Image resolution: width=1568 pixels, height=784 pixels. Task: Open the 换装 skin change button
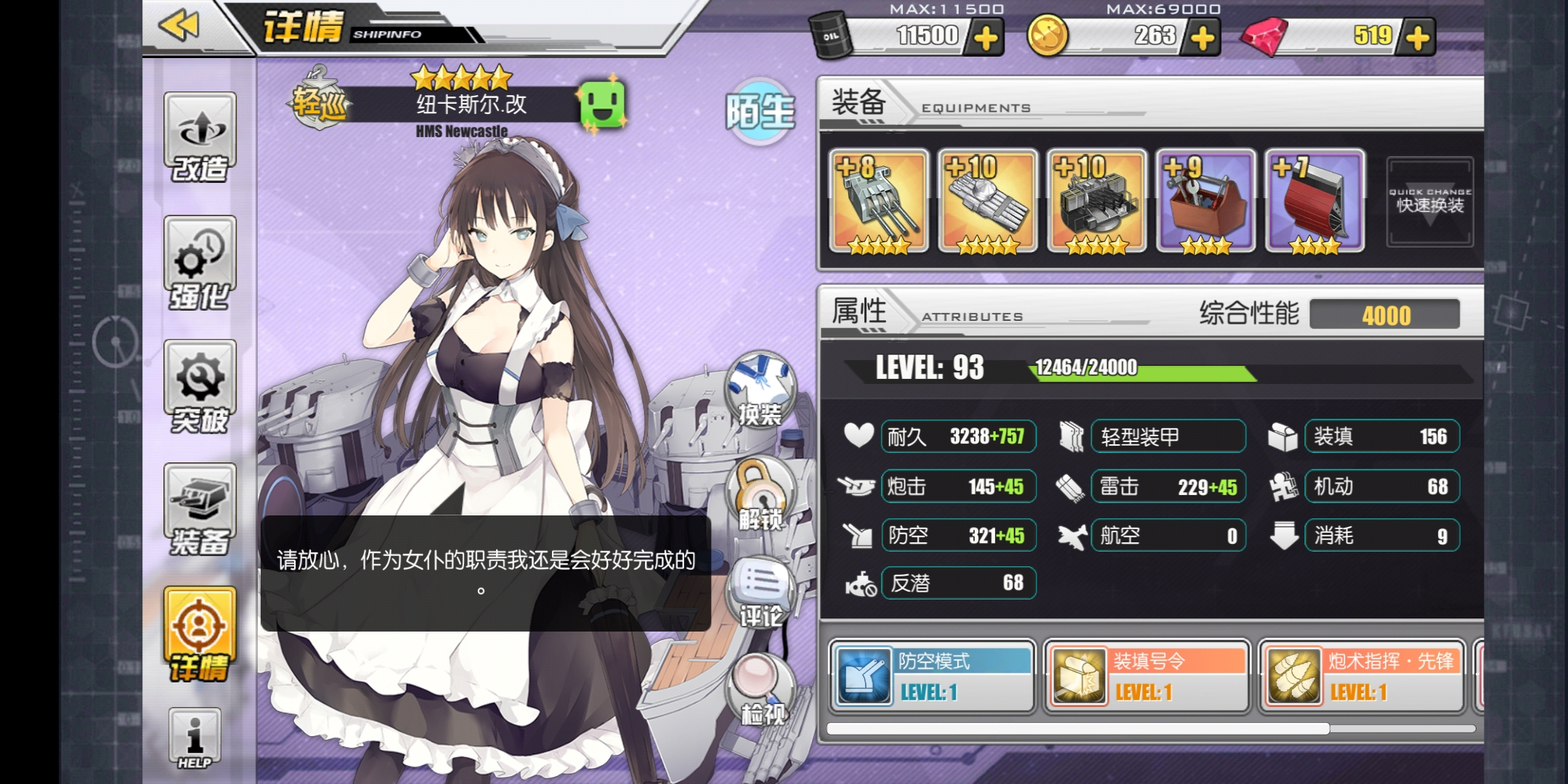[x=760, y=390]
